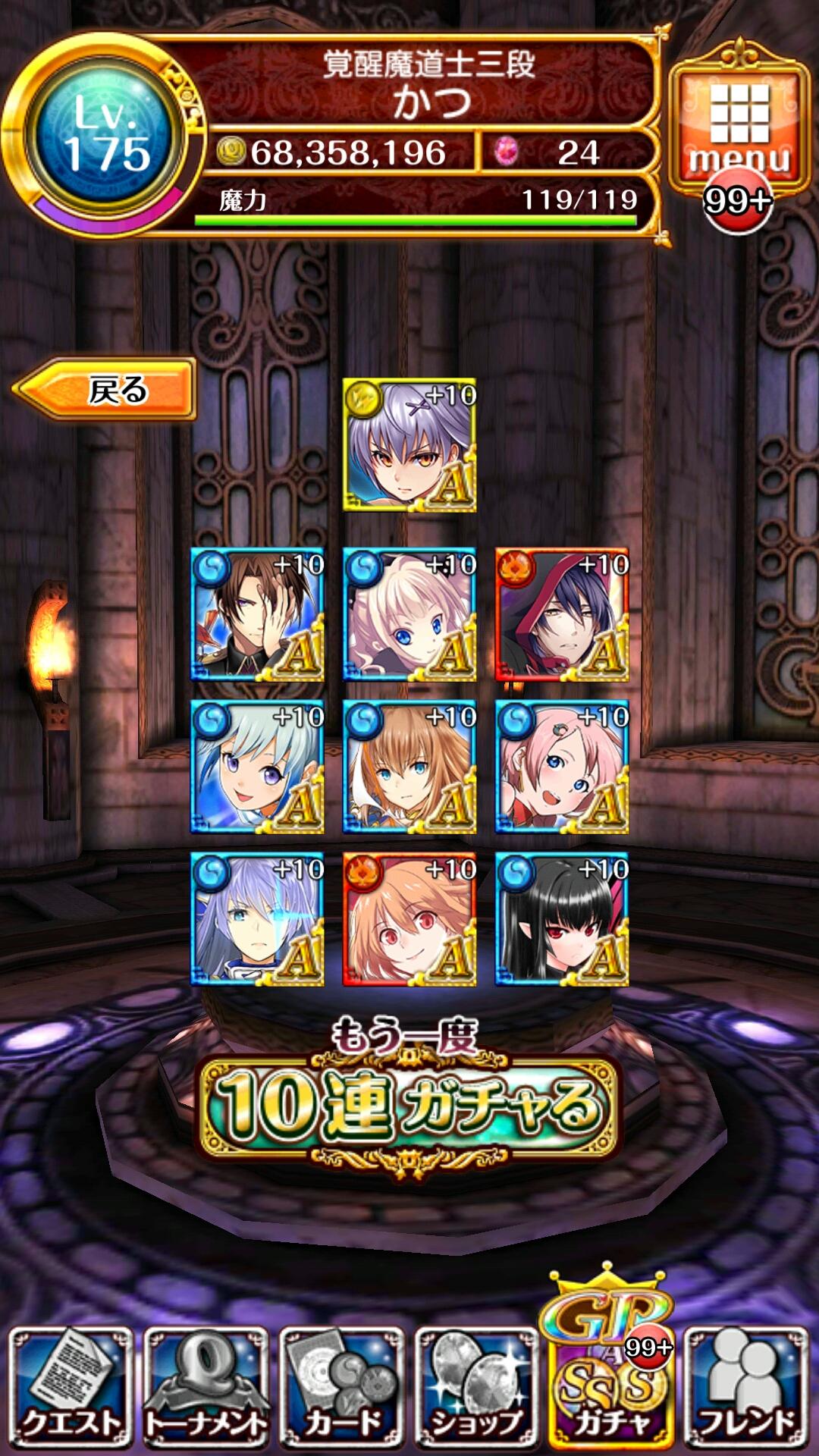Open the ショップ shop
The width and height of the screenshot is (819, 1456).
[476, 1386]
